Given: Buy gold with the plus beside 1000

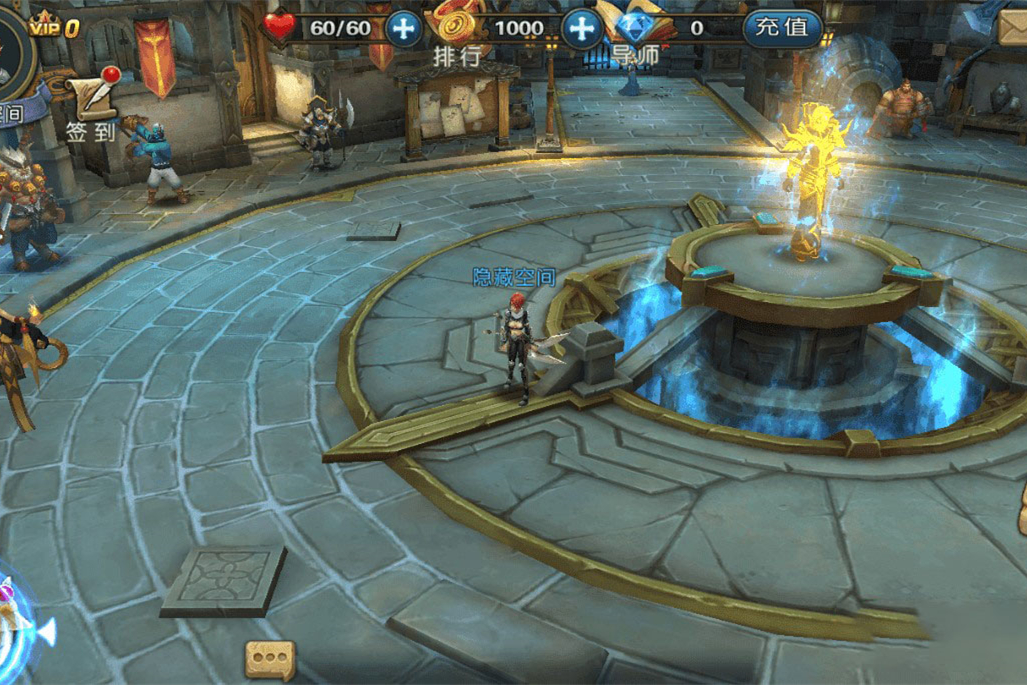Looking at the screenshot, I should [x=580, y=28].
